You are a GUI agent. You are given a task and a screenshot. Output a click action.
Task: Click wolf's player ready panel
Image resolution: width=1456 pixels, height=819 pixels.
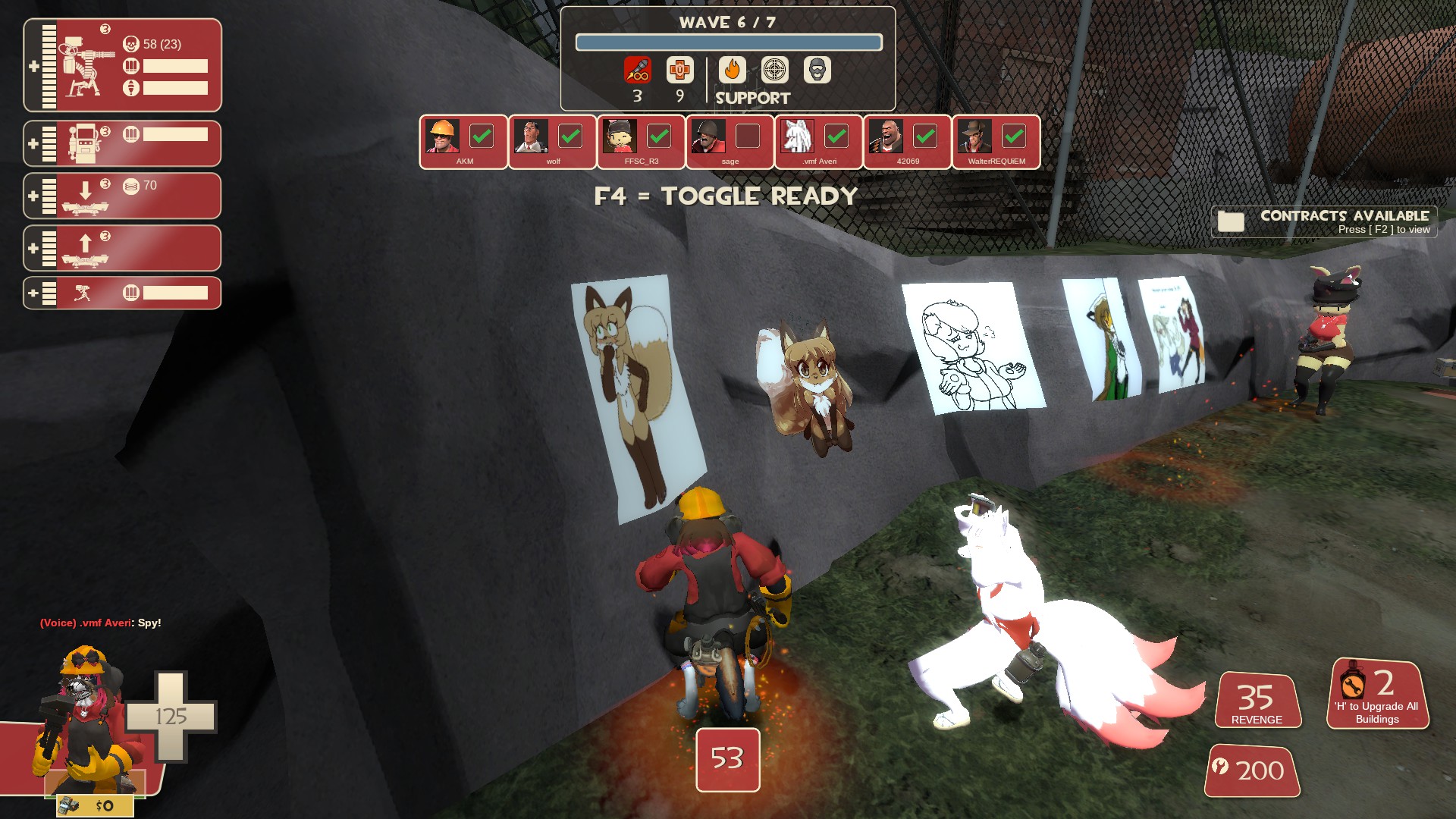(x=552, y=142)
